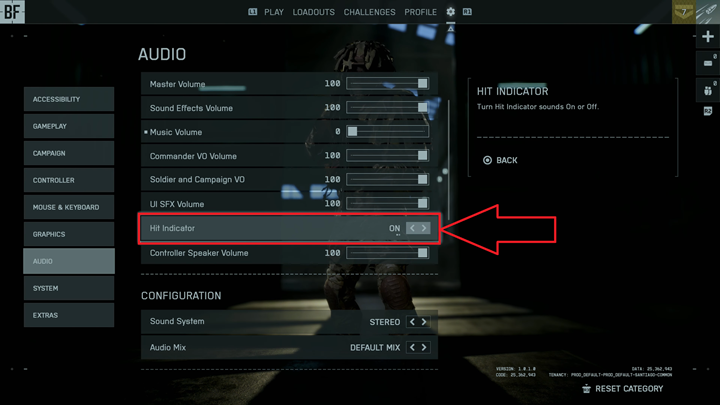Screen dimensions: 720x405
Task: Toggle Hit Indicator with its right arrow
Action: click(424, 228)
